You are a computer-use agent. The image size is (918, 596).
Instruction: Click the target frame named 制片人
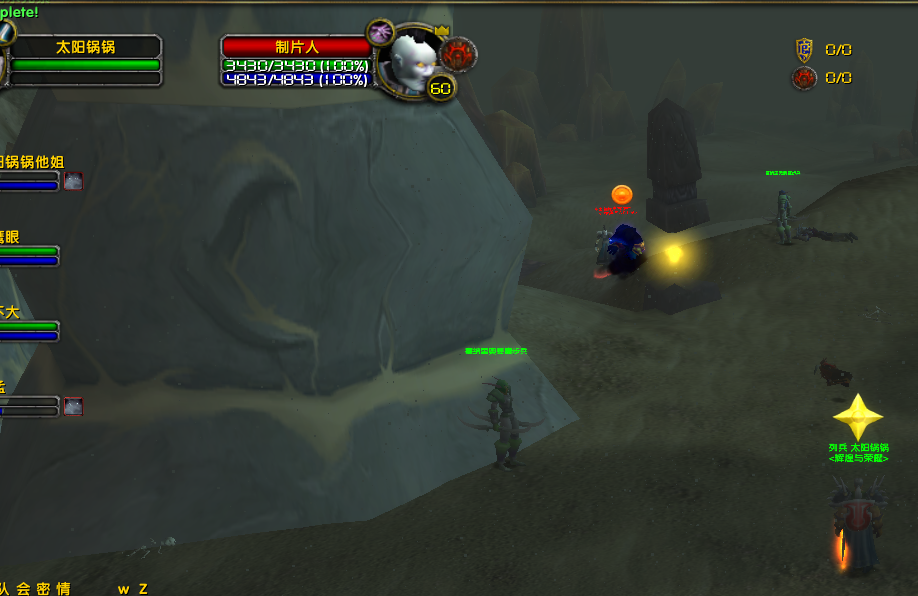pyautogui.click(x=296, y=46)
